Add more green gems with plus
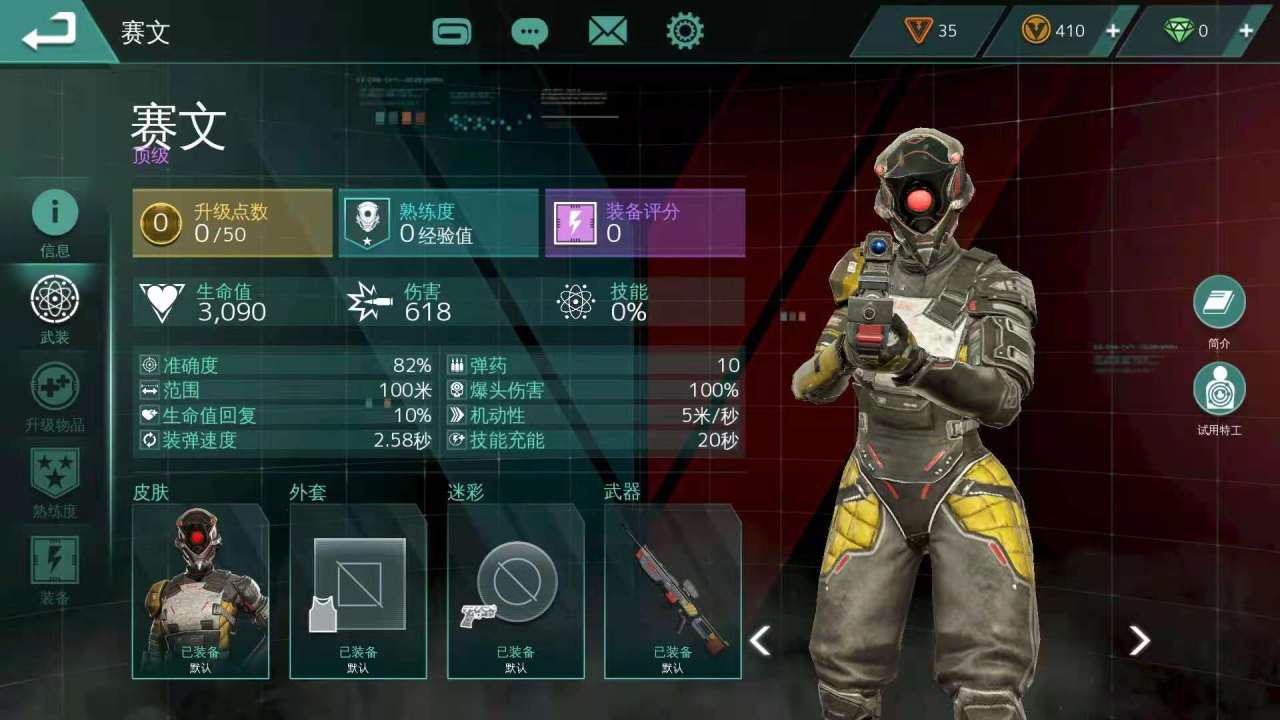This screenshot has width=1280, height=720. coord(1246,31)
